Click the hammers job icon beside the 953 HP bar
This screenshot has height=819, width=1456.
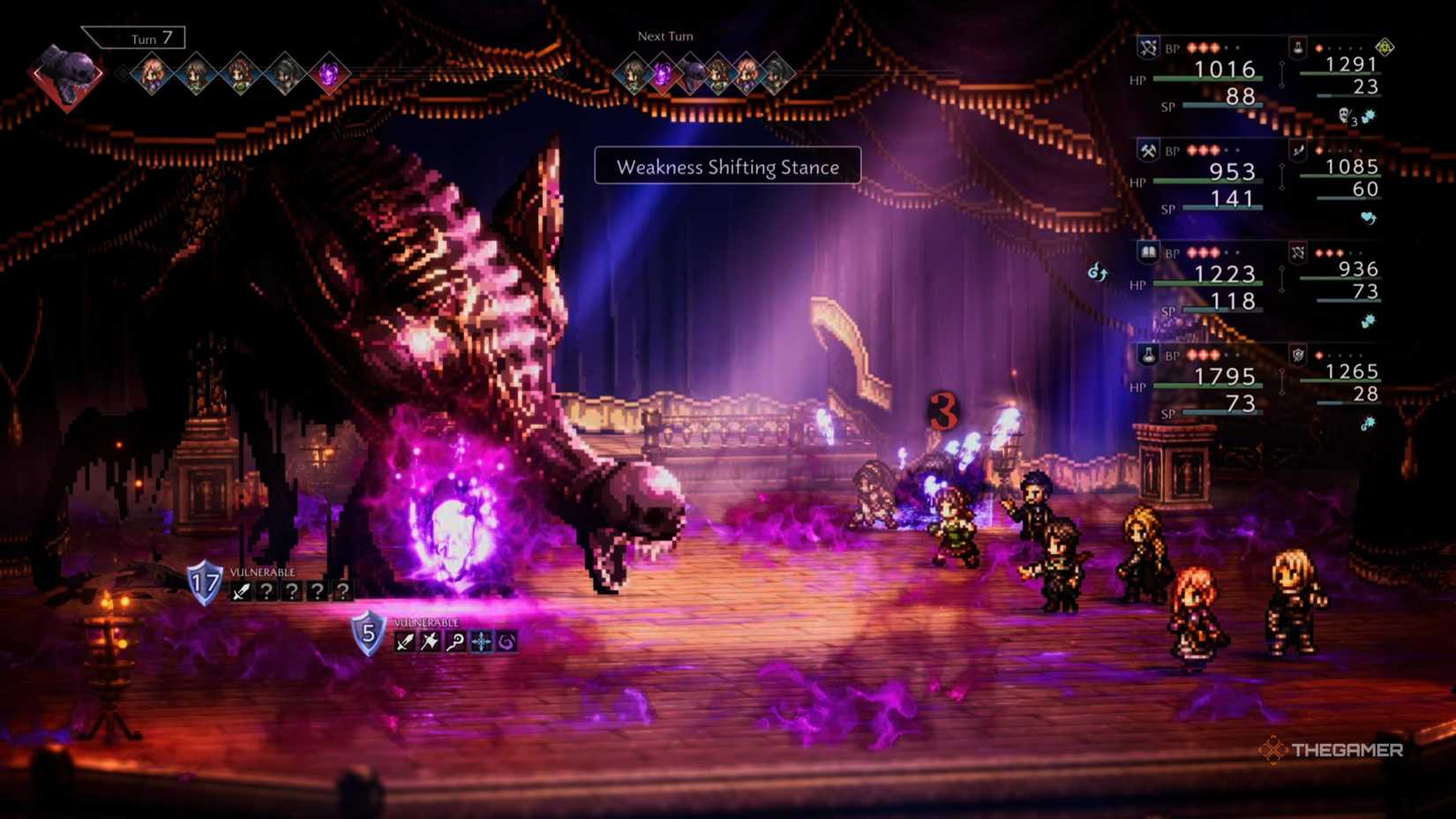pyautogui.click(x=1148, y=152)
